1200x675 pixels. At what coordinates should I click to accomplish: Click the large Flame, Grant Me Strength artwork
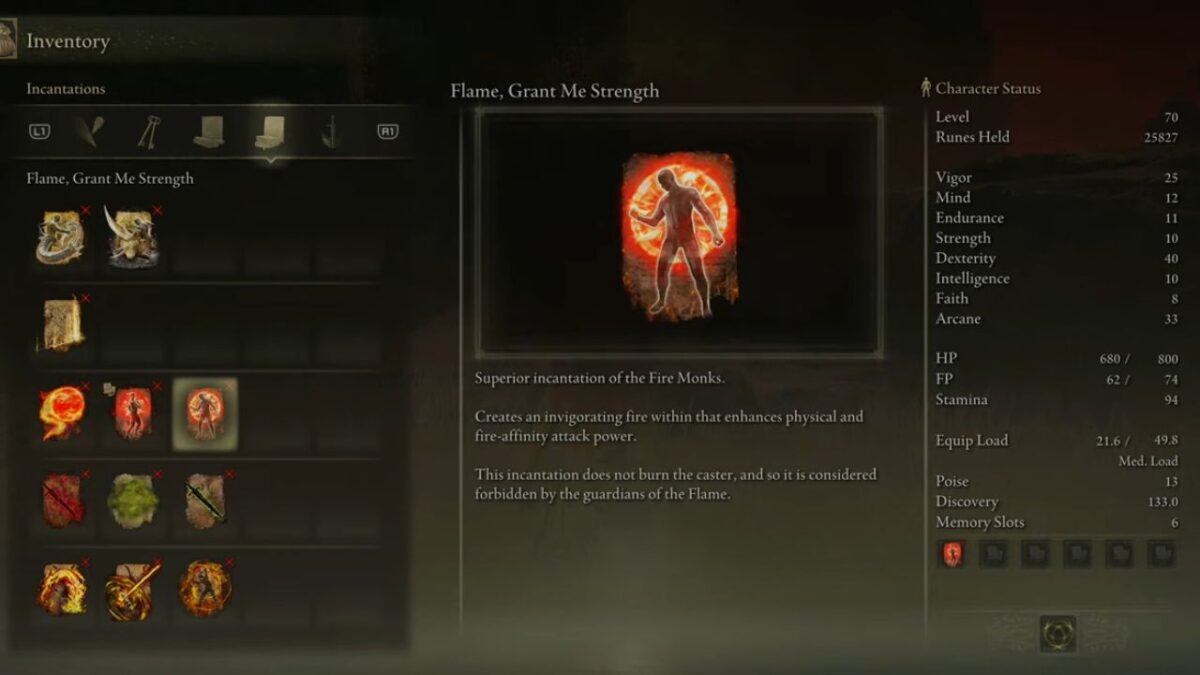679,233
